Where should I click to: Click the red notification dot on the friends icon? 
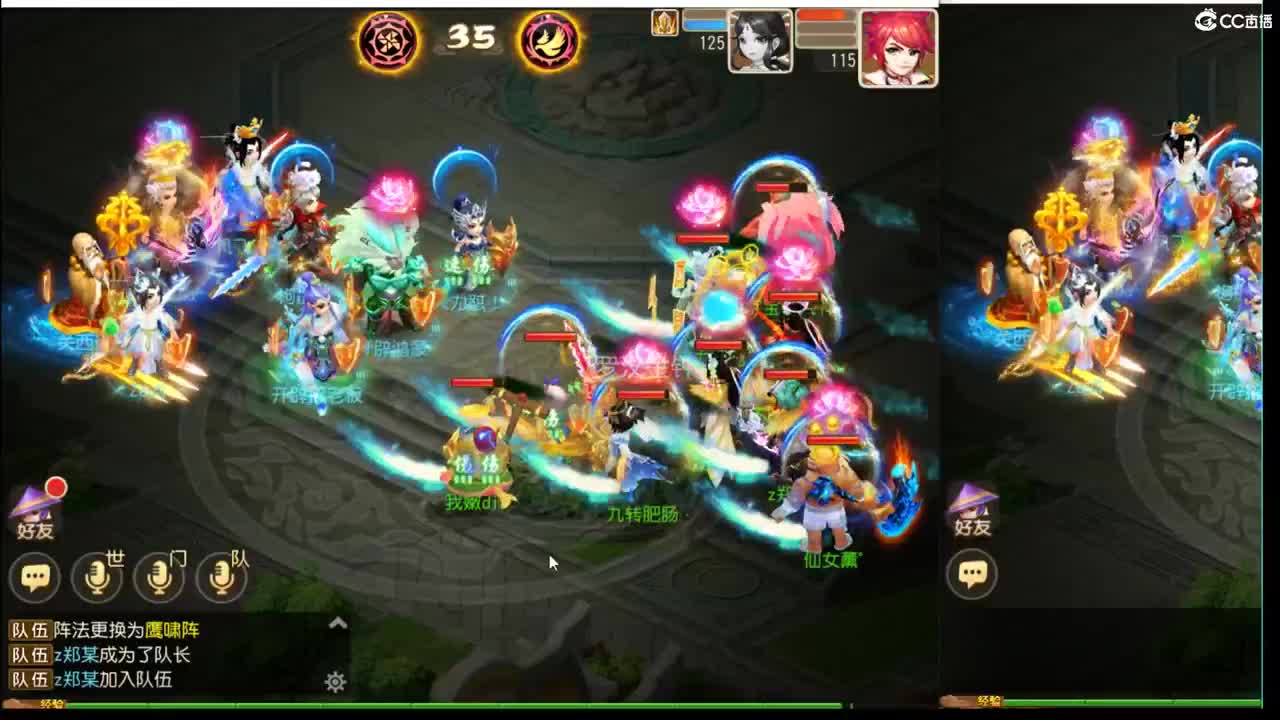coord(55,487)
